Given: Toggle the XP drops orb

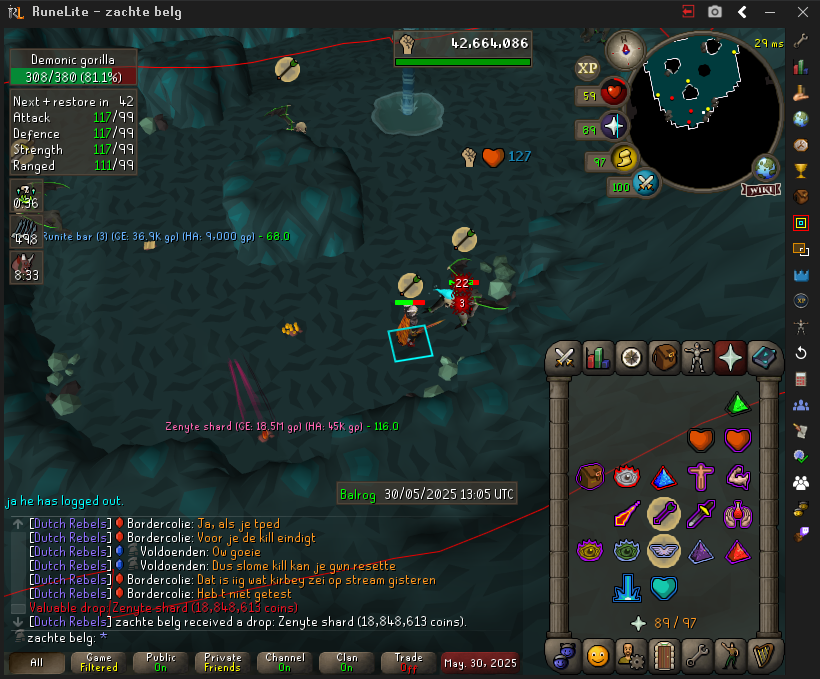Looking at the screenshot, I should [588, 68].
